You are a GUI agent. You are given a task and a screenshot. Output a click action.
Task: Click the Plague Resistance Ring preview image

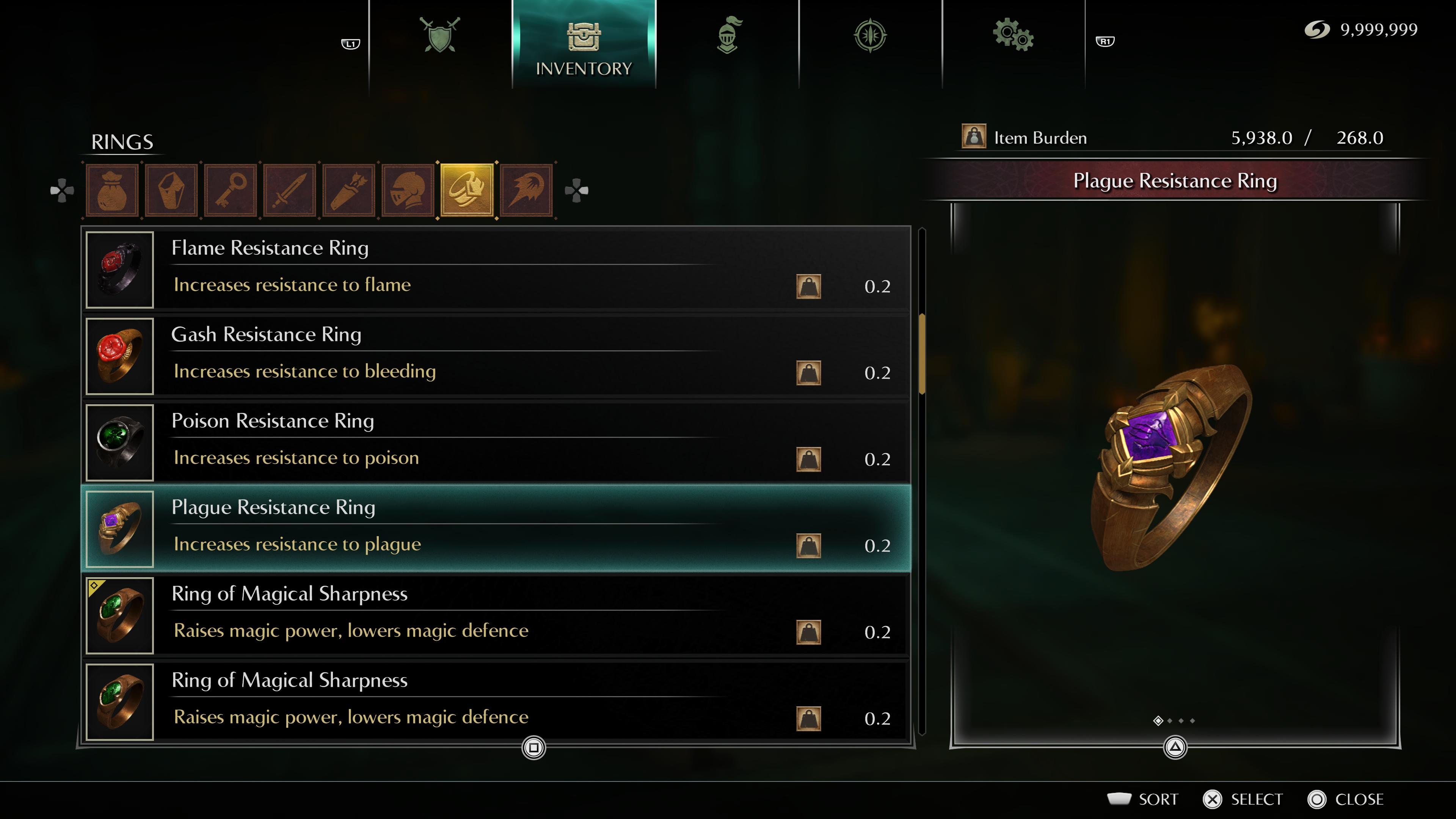(x=1172, y=469)
